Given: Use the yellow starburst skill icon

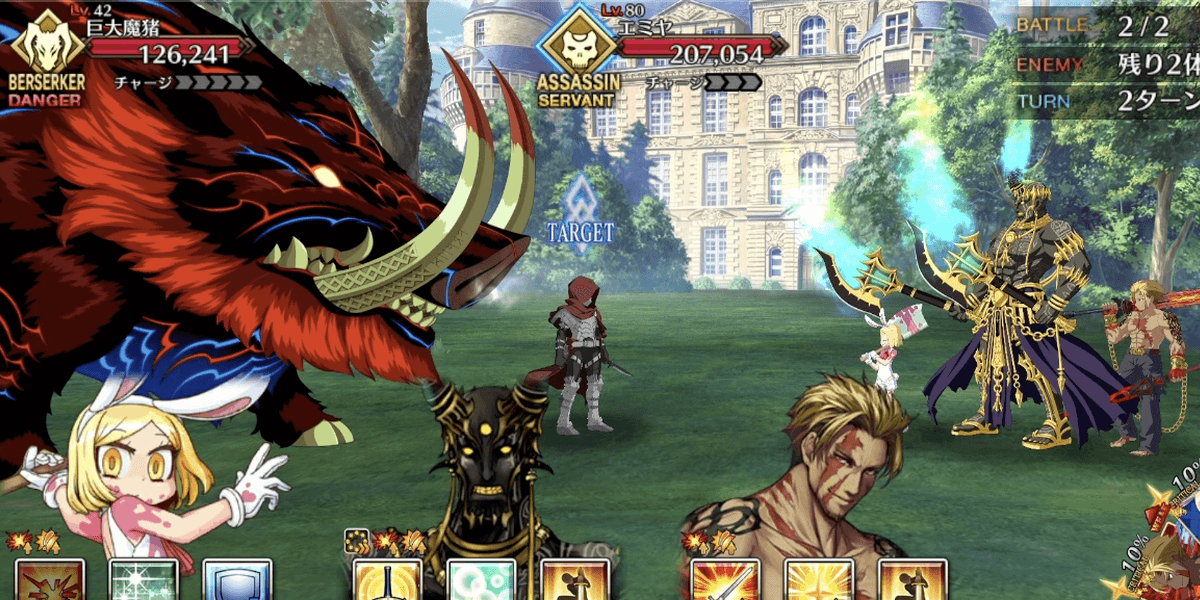Looking at the screenshot, I should coord(819,581).
